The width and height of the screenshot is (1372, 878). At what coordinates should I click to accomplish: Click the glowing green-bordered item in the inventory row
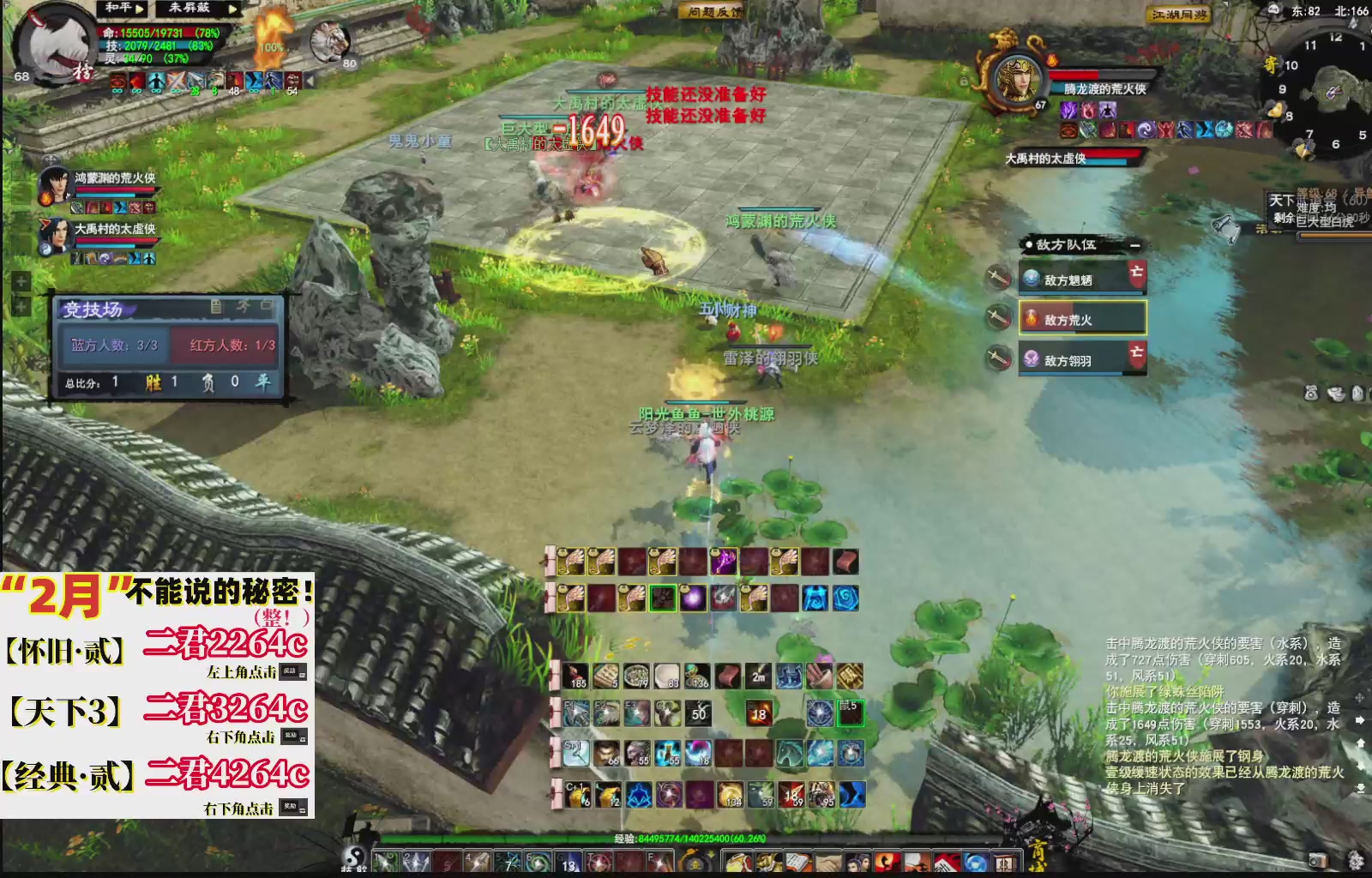point(661,598)
